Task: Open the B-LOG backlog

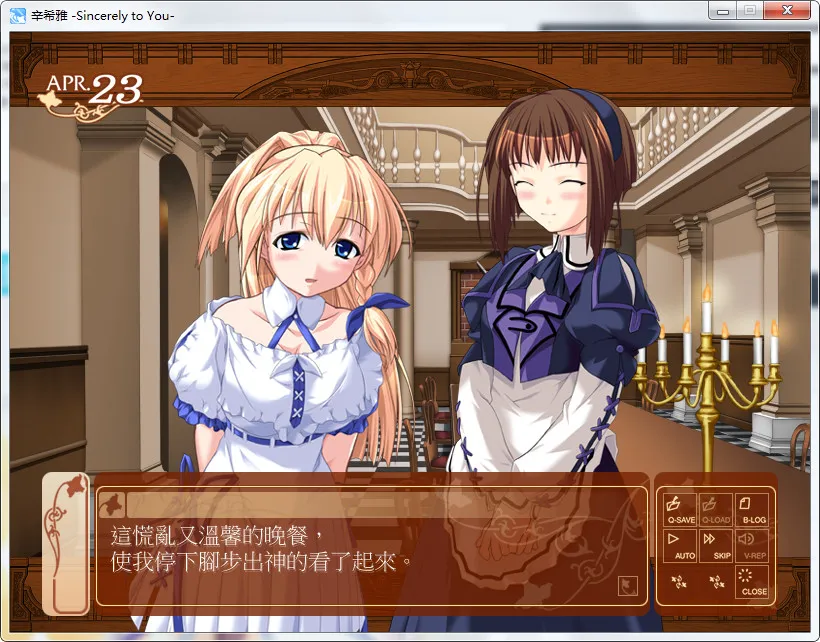Action: [753, 509]
